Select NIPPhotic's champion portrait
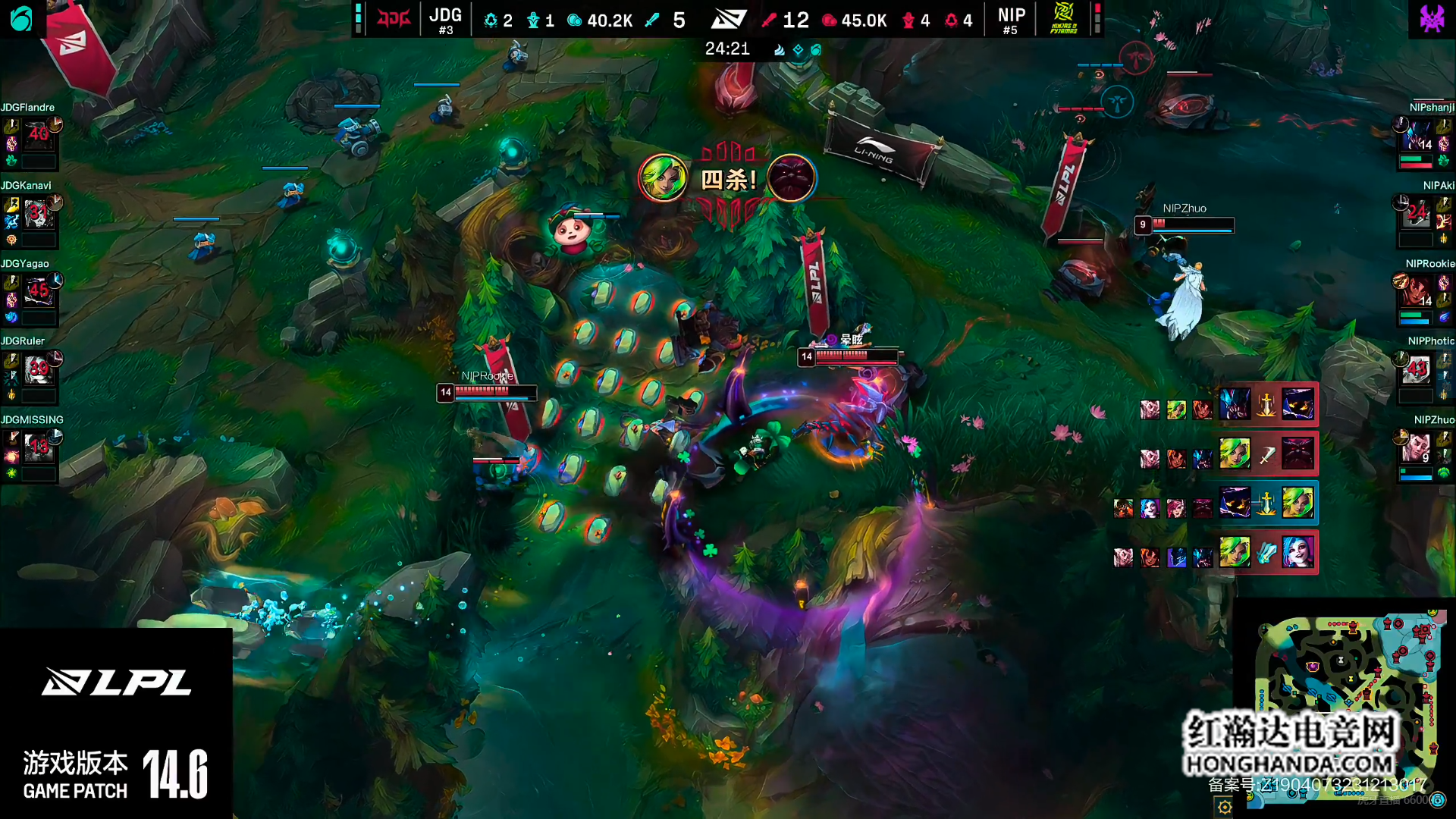Screen dimensions: 1456x819 pyautogui.click(x=1417, y=369)
